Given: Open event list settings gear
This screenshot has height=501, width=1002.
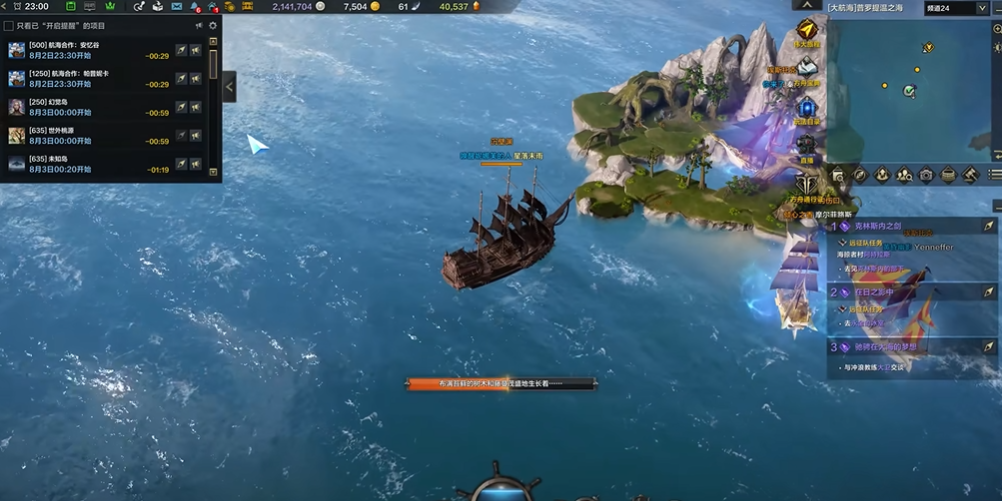Looking at the screenshot, I should pyautogui.click(x=212, y=26).
